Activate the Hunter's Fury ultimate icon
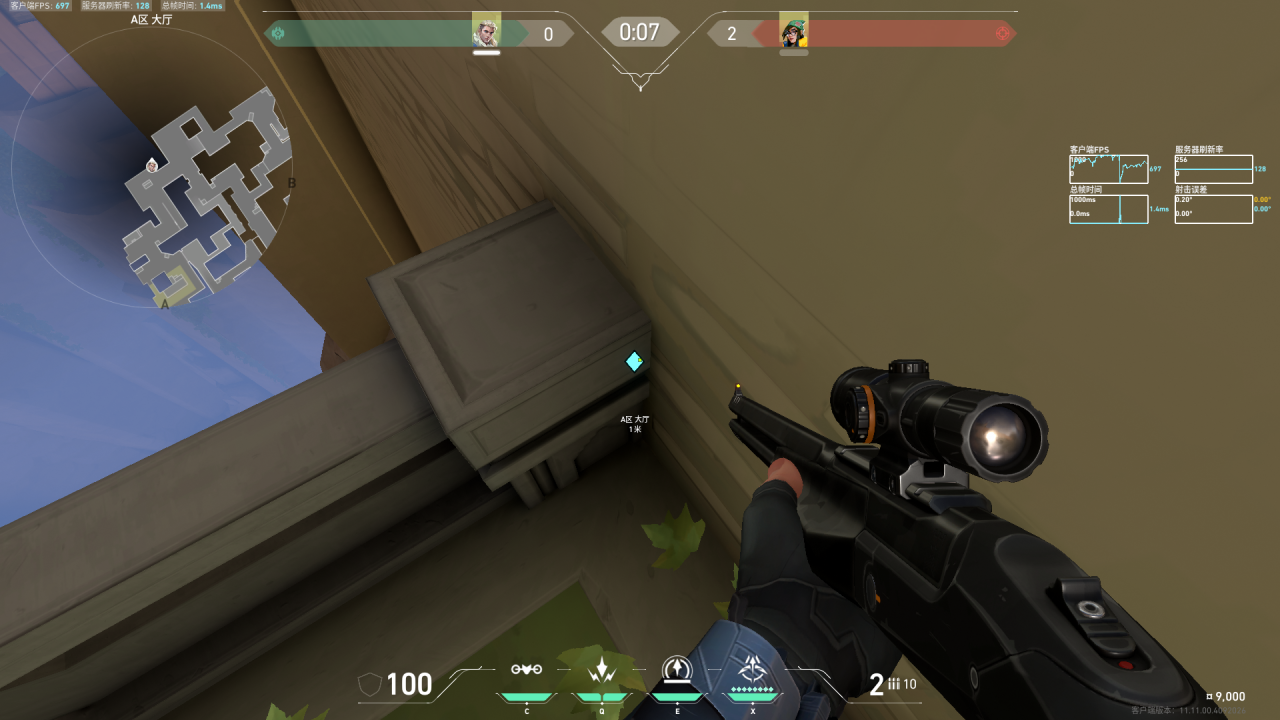The image size is (1280, 720). [752, 668]
